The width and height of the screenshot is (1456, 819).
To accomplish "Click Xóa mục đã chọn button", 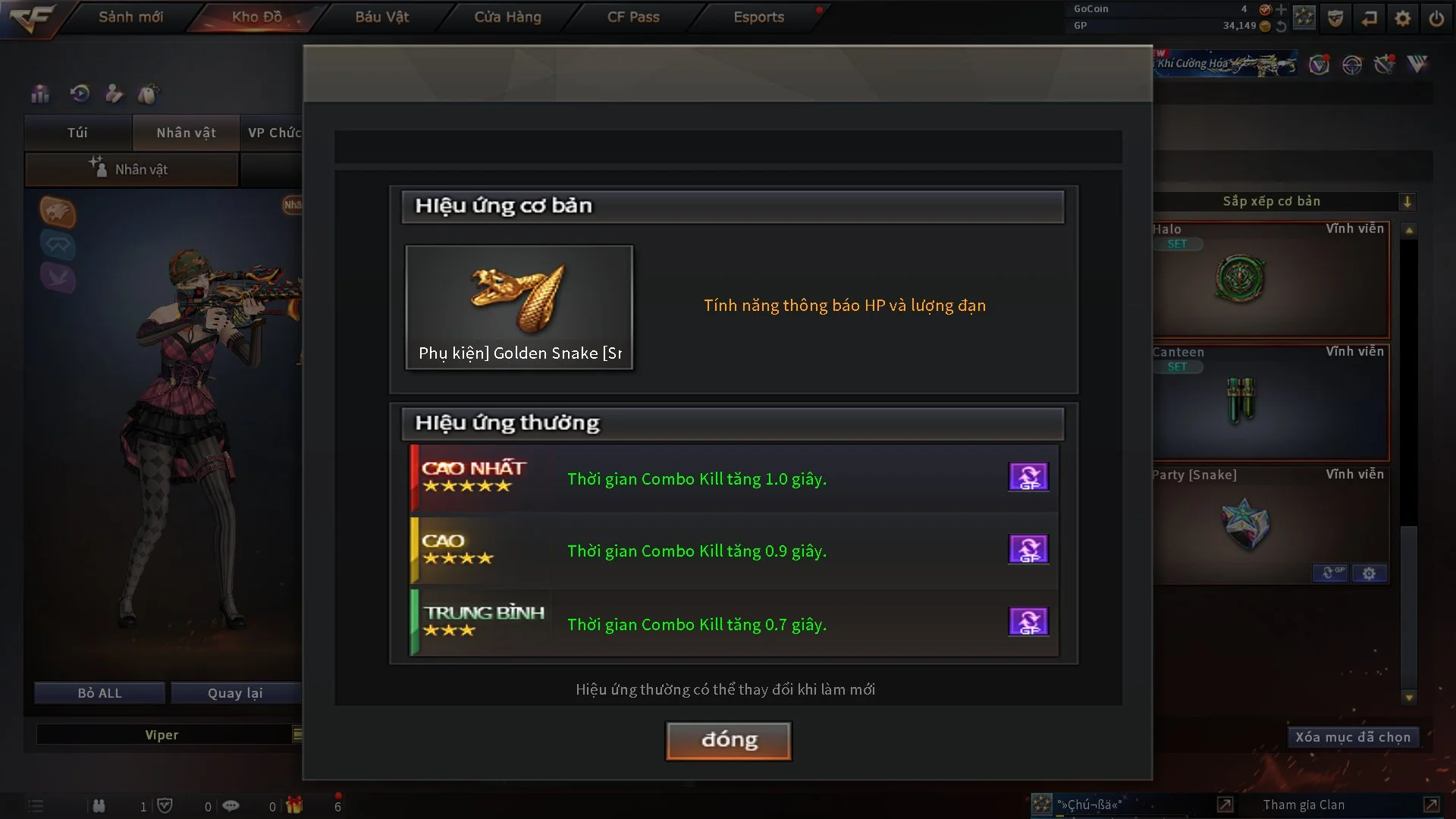I will [x=1352, y=737].
